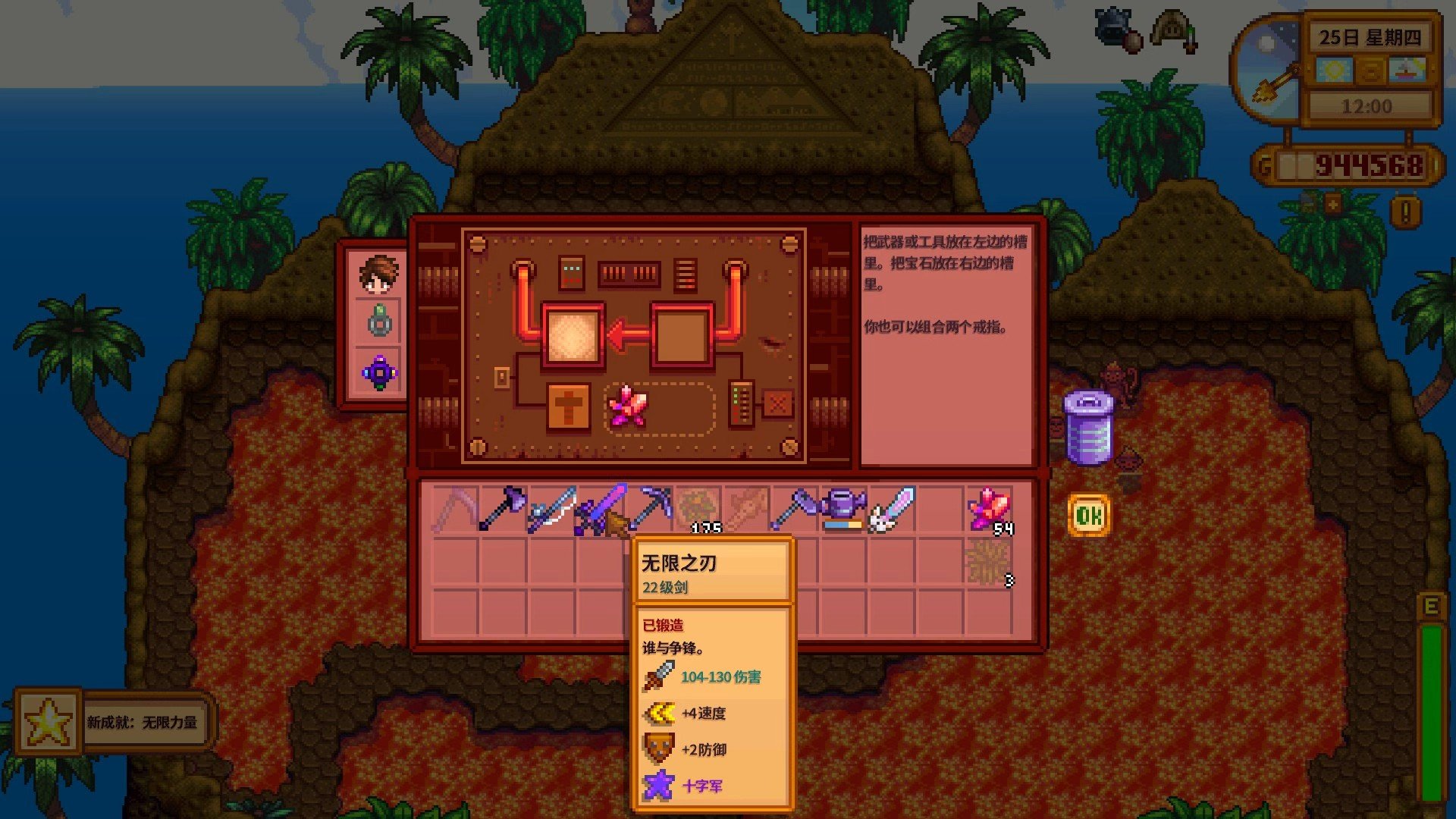
Task: Click the exclamation quest icon below the money display
Action: 1404,211
